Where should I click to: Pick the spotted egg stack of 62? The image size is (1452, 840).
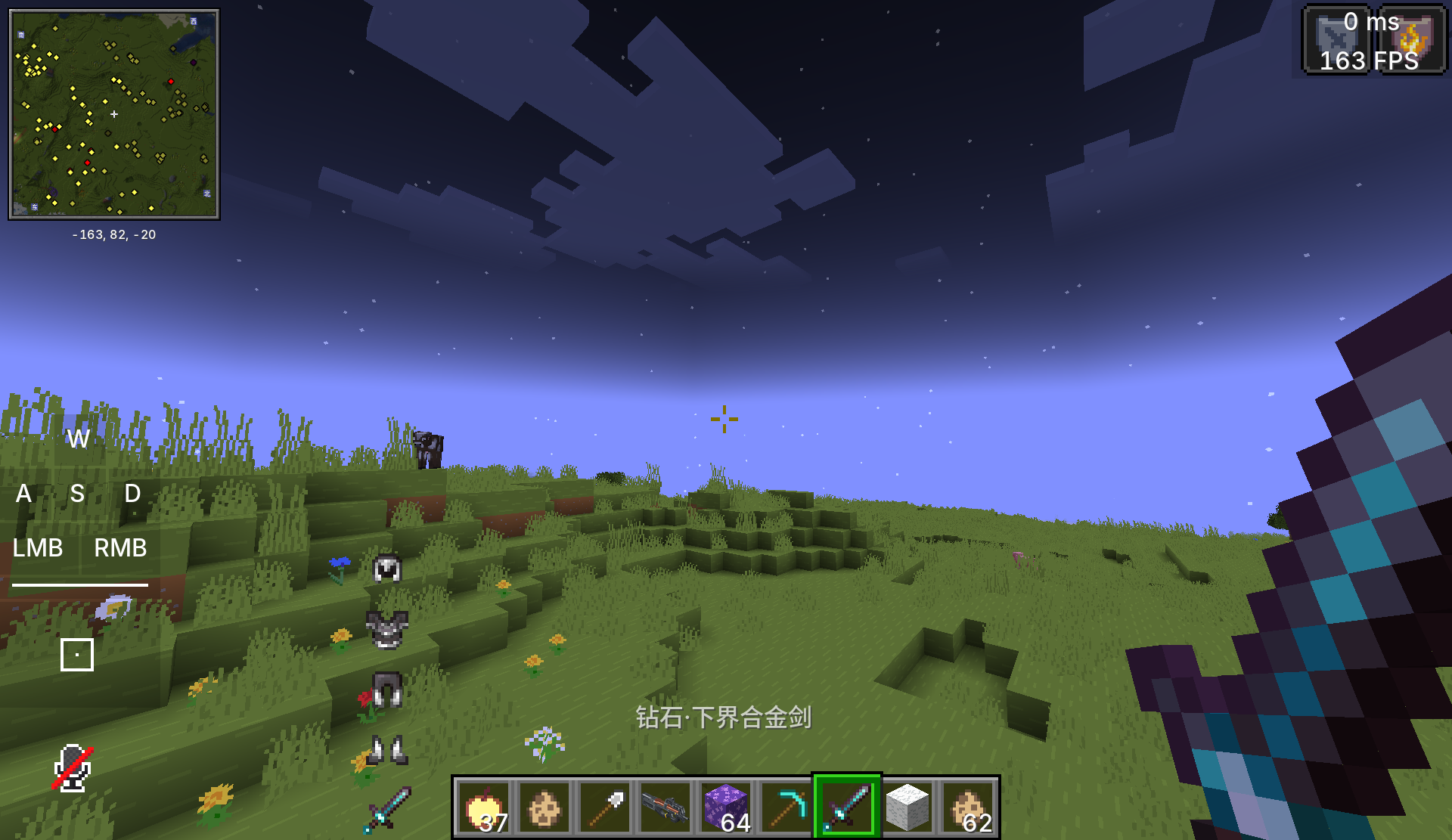click(968, 807)
